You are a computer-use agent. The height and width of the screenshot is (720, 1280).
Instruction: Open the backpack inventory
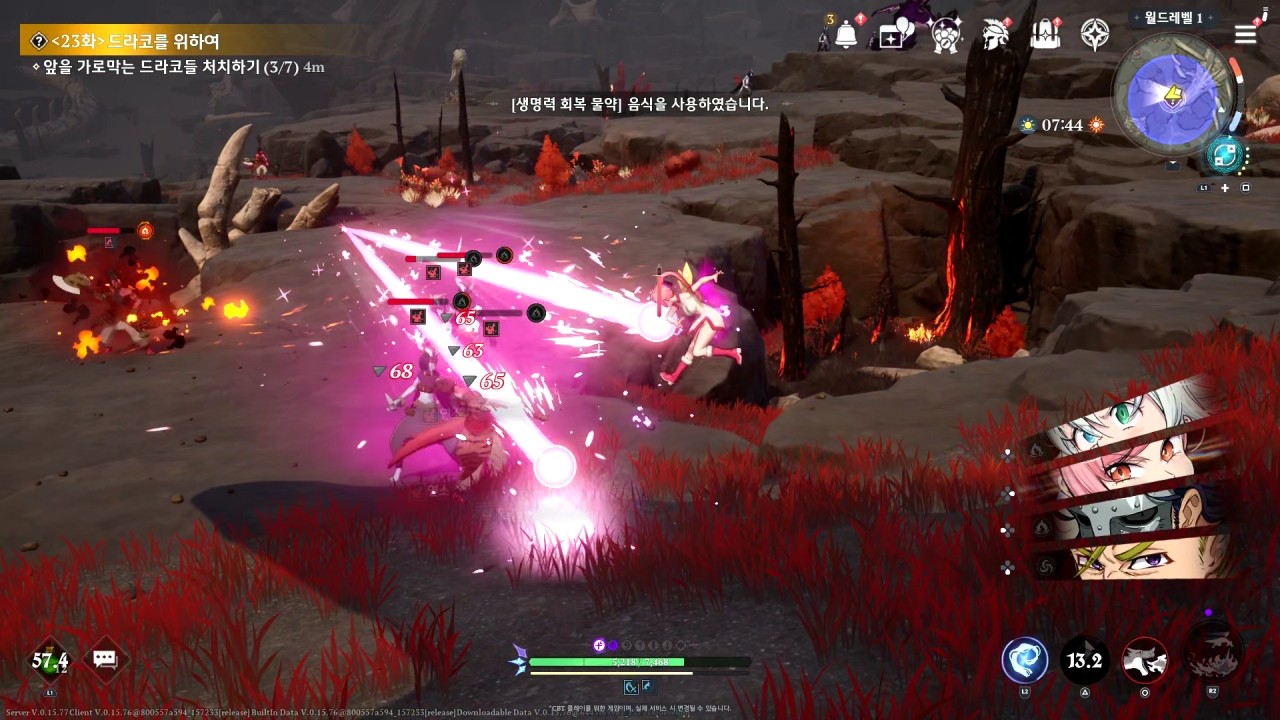tap(1045, 36)
